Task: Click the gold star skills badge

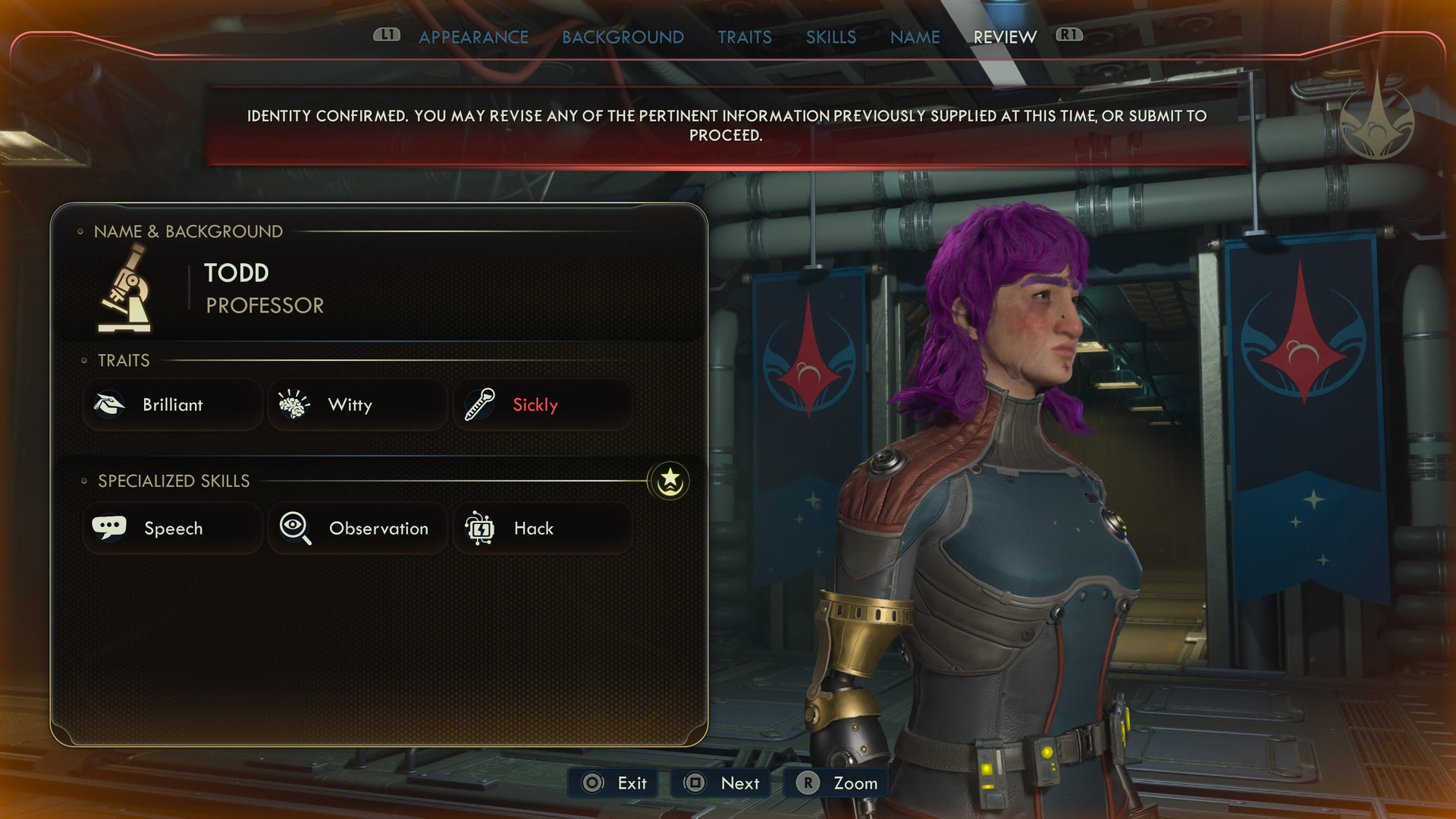Action: tap(669, 481)
